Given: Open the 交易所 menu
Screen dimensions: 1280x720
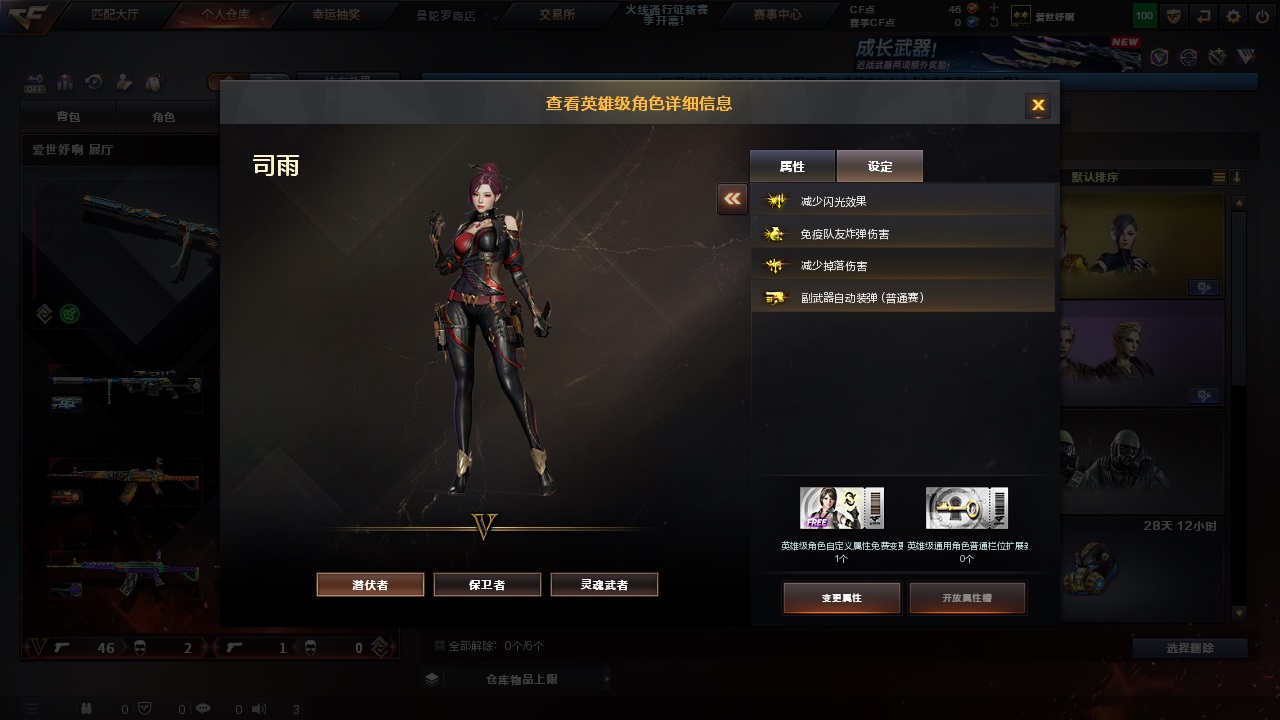Looking at the screenshot, I should [x=557, y=15].
